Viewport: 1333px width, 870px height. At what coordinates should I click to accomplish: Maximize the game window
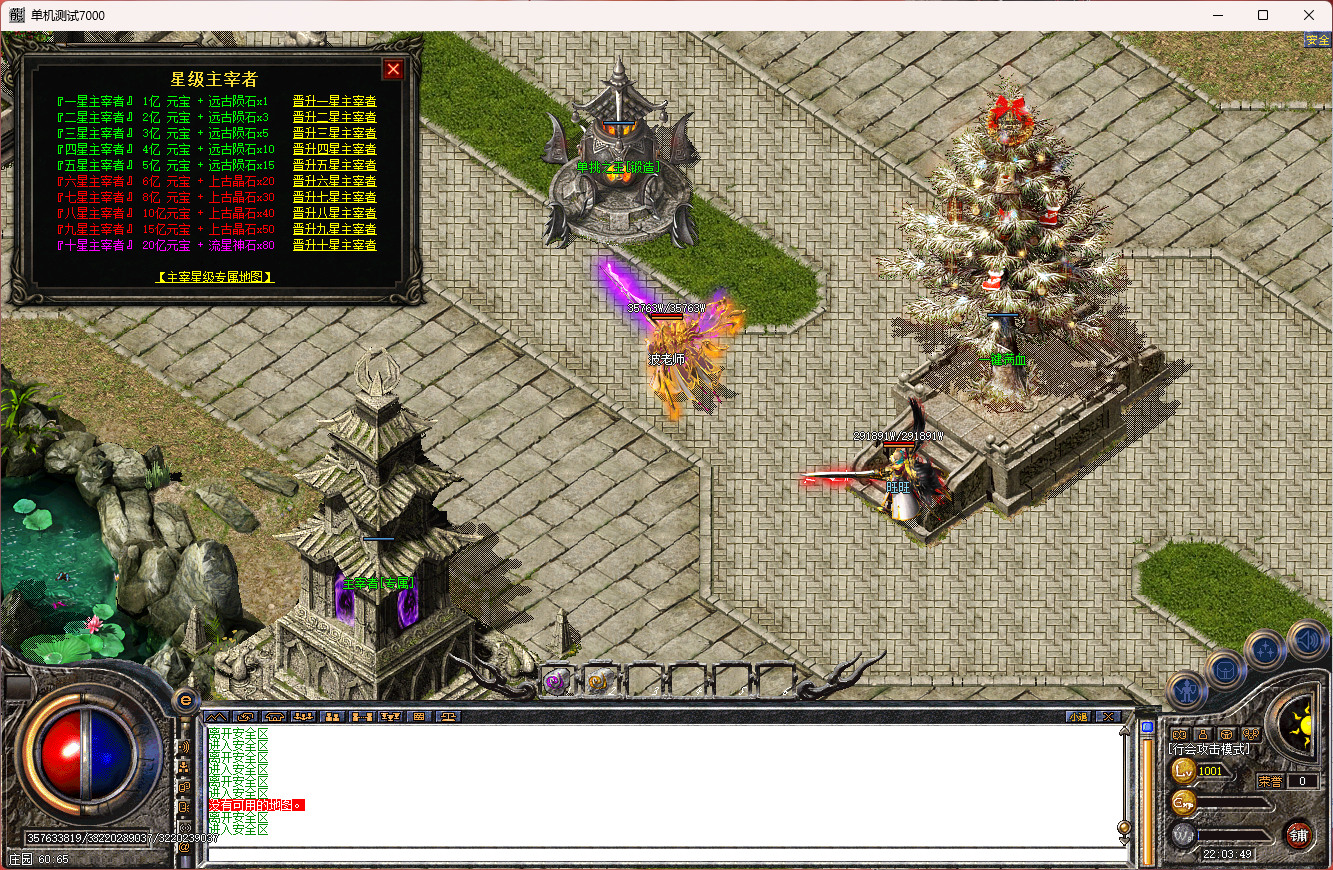click(x=1263, y=15)
